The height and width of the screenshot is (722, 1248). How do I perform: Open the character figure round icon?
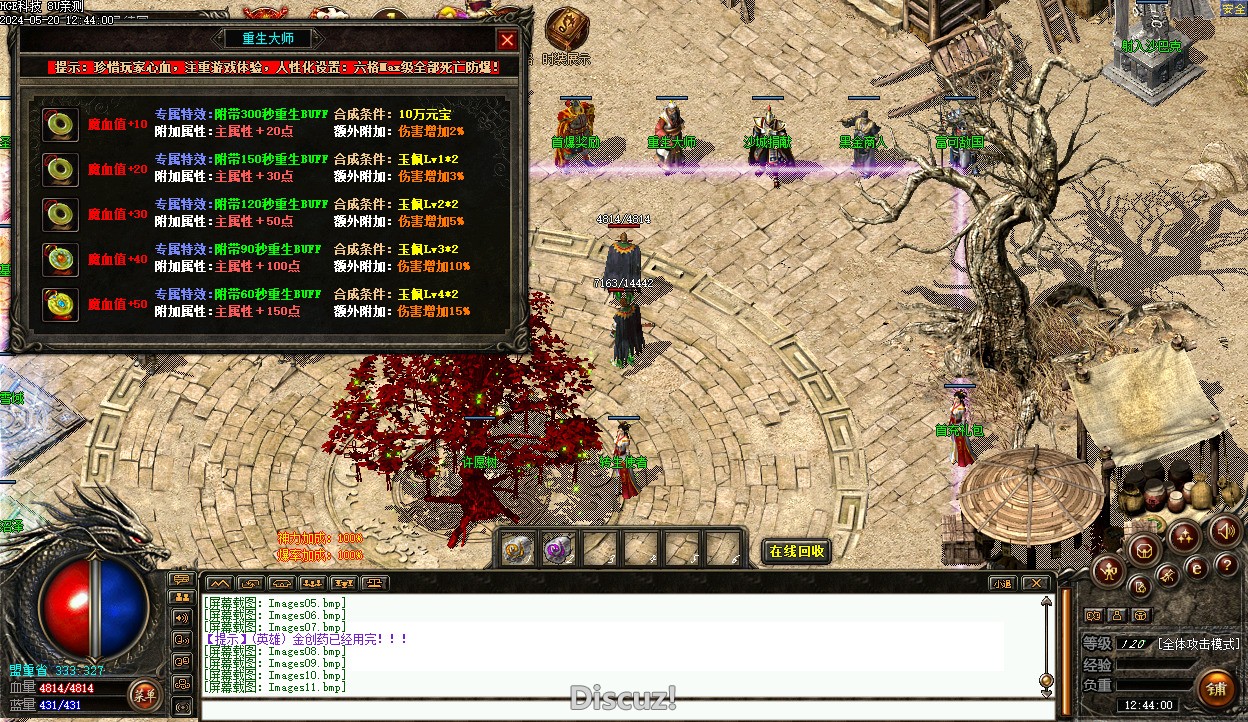click(x=1108, y=571)
